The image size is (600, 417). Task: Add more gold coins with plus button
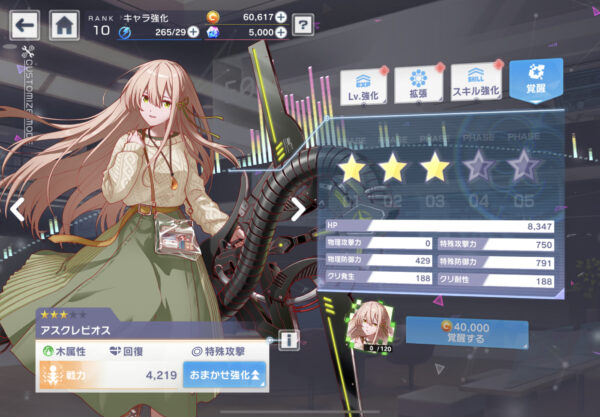point(280,17)
